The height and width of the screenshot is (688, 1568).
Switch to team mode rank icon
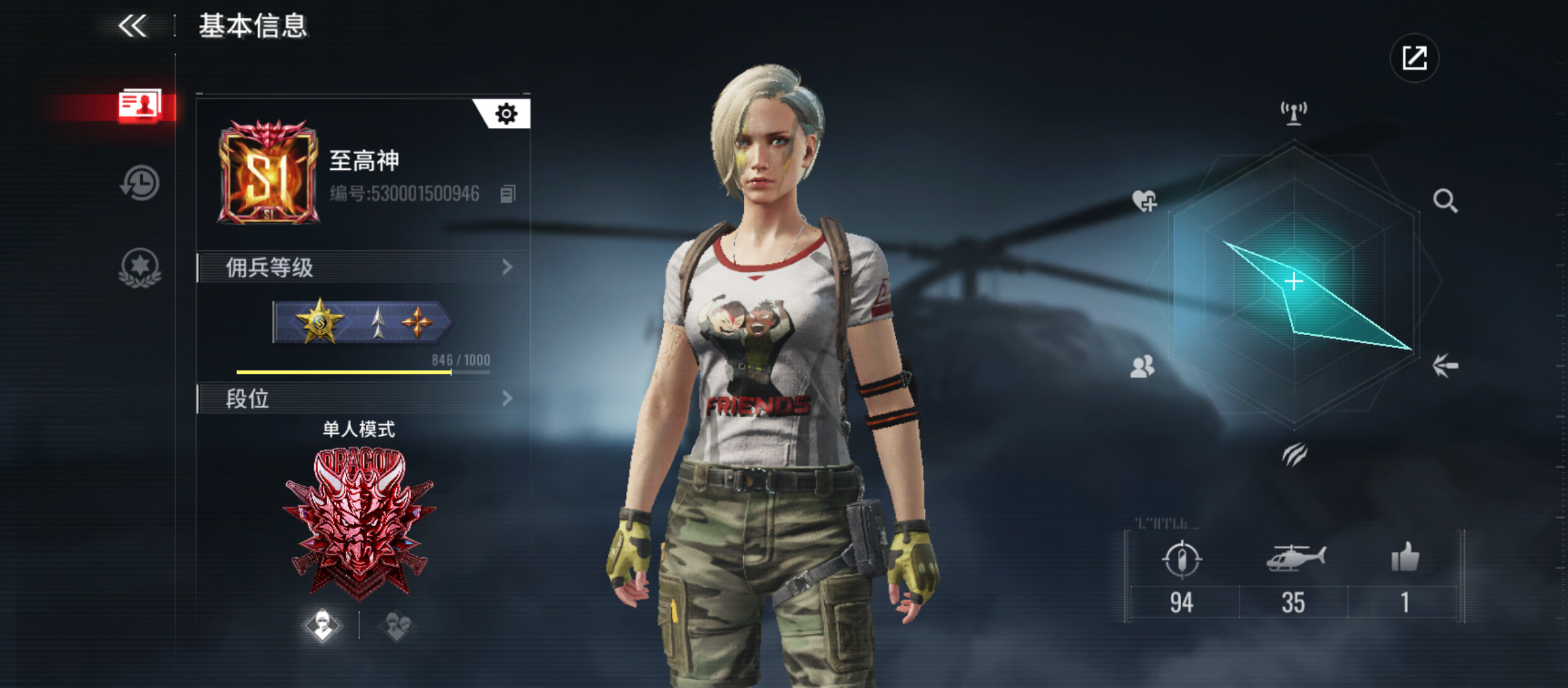396,626
